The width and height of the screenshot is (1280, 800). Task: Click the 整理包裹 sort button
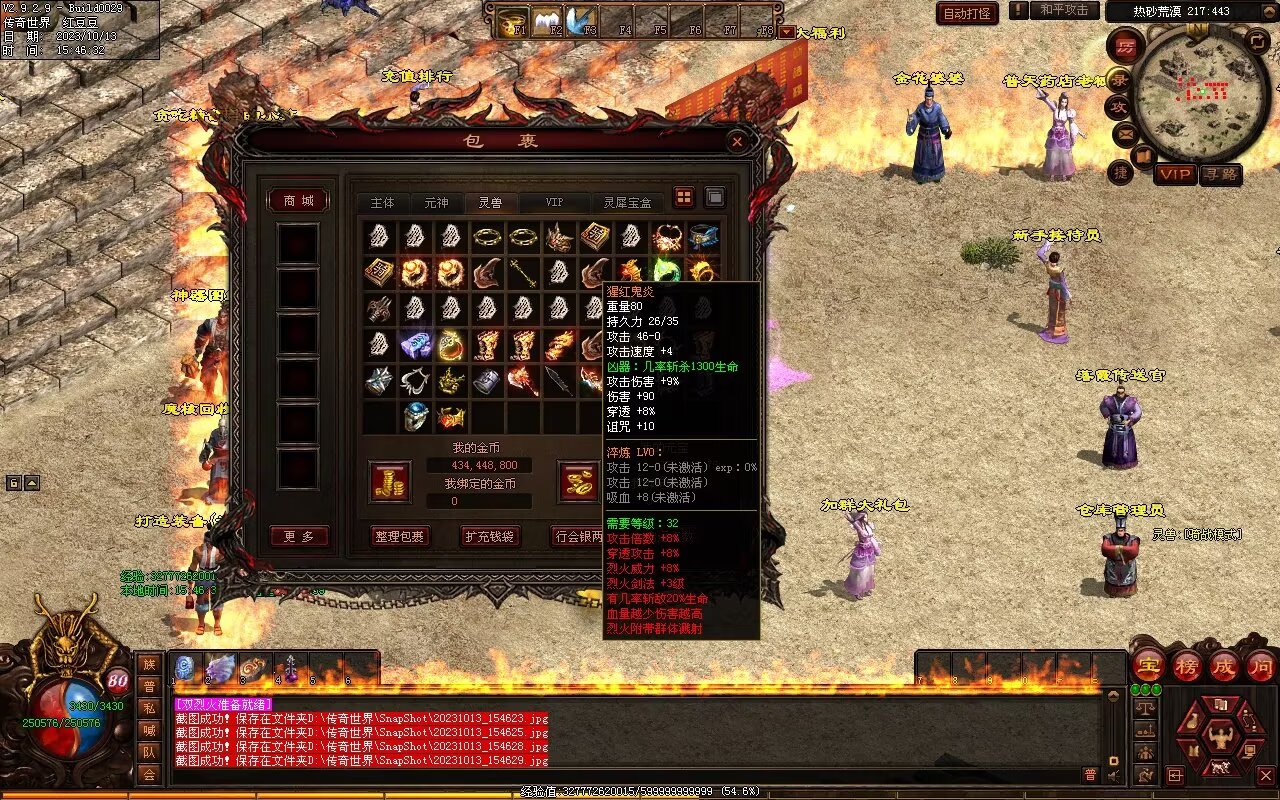[x=399, y=536]
